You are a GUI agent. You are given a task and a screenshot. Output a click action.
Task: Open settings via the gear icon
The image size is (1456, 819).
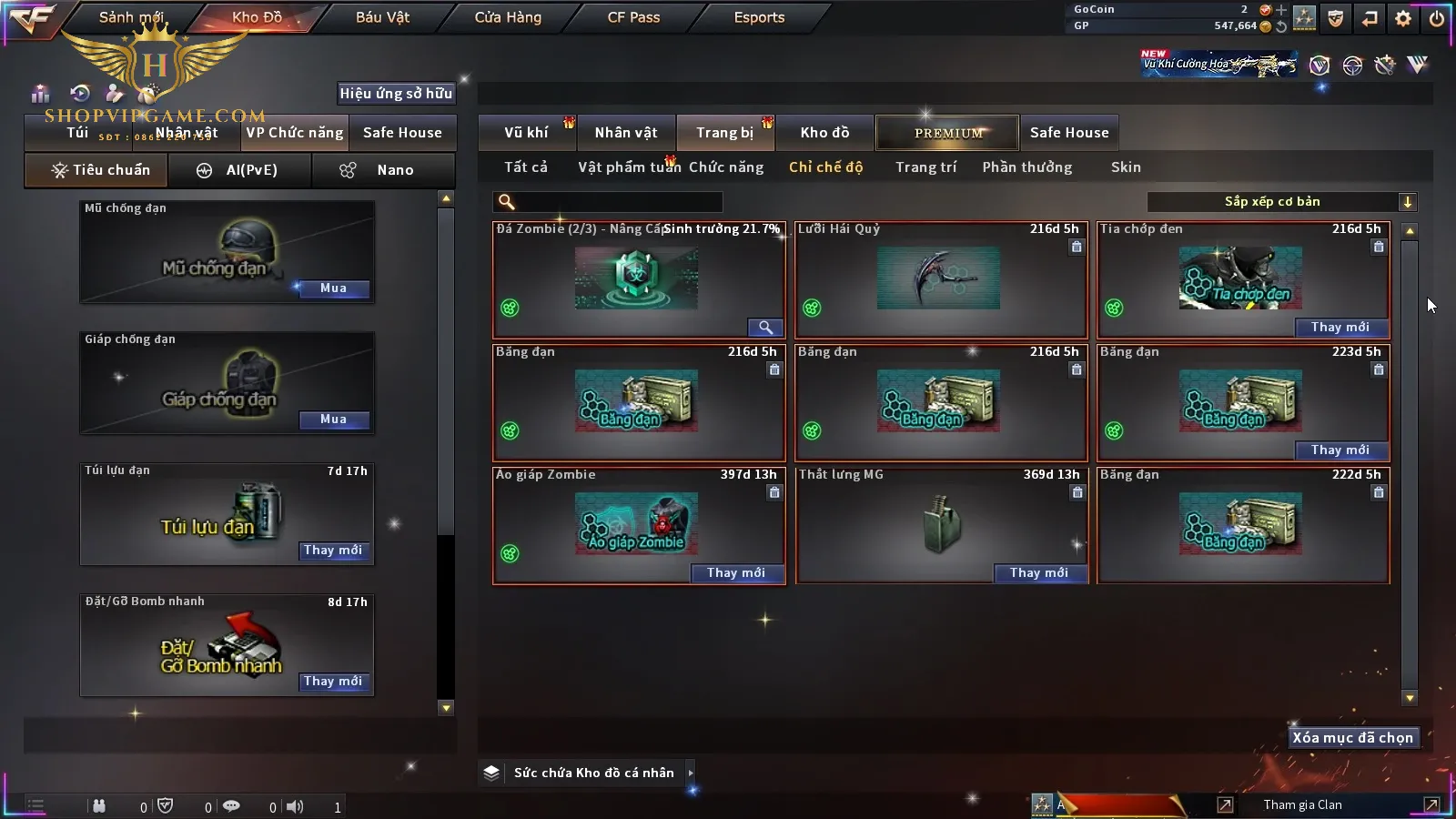click(x=1403, y=18)
